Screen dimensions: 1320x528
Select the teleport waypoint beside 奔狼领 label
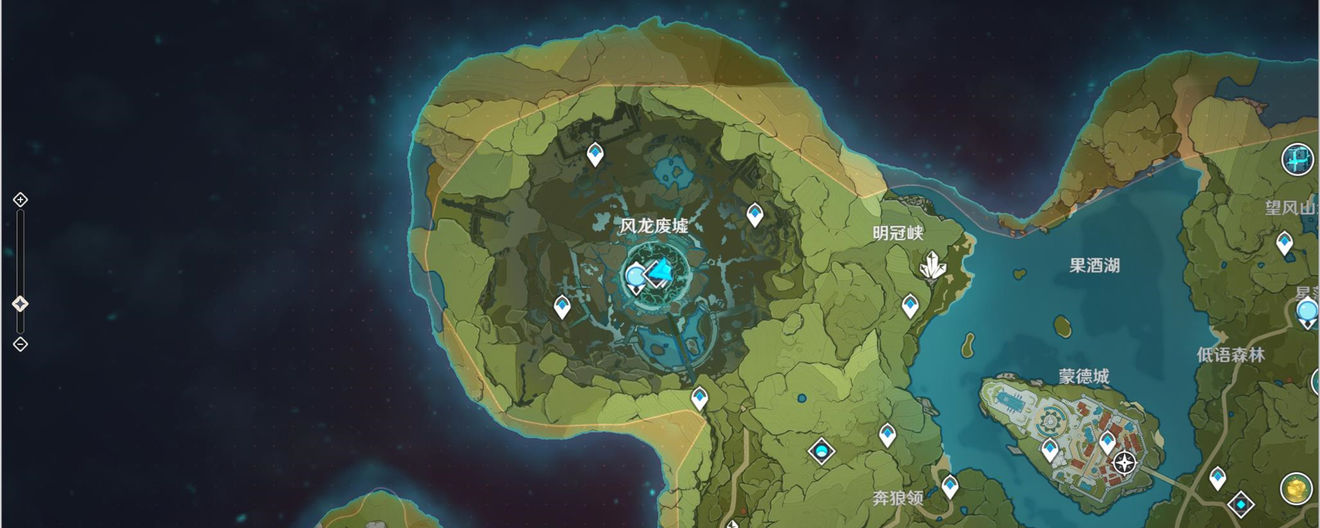click(x=949, y=486)
